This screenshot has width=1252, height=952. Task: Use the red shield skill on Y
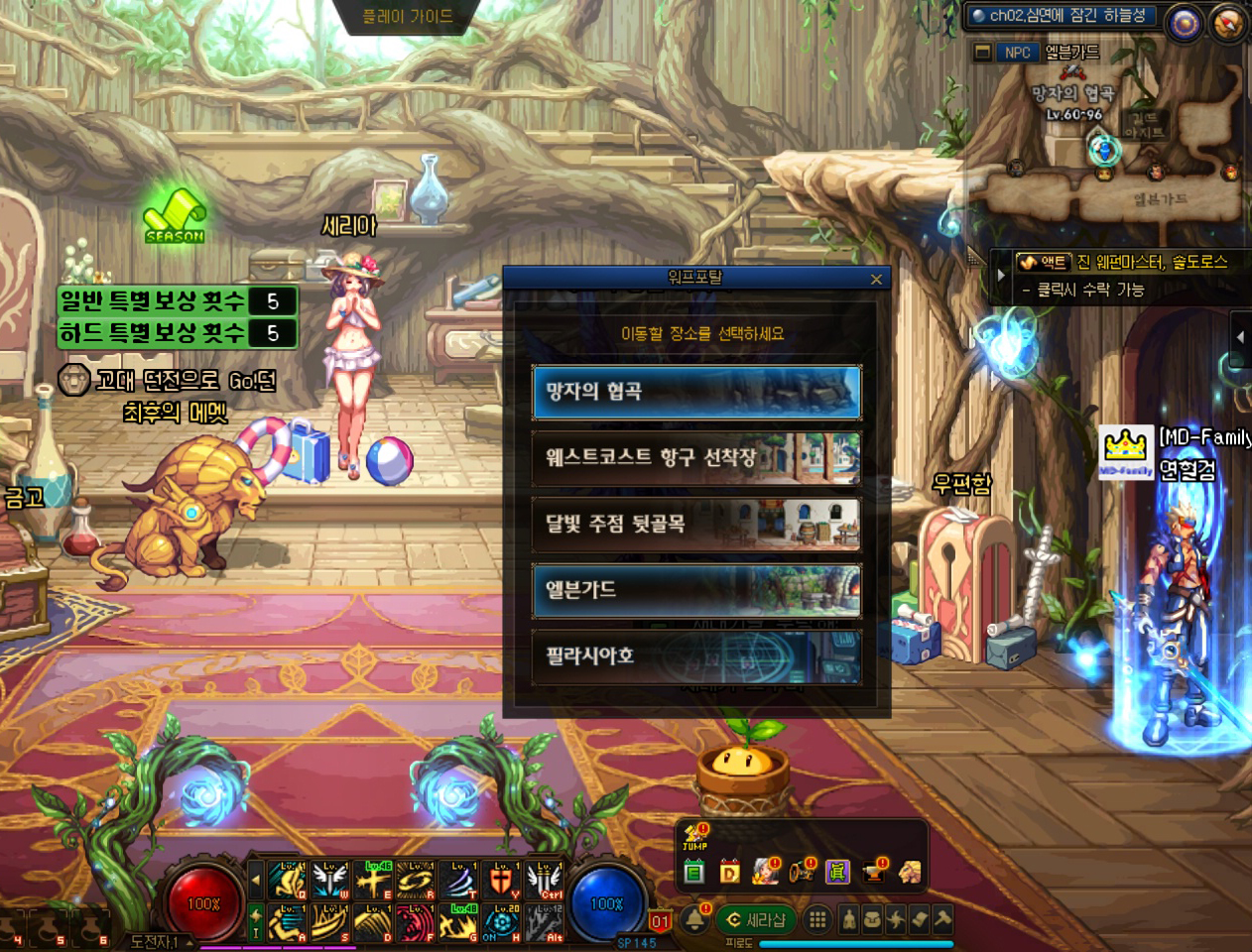point(502,880)
